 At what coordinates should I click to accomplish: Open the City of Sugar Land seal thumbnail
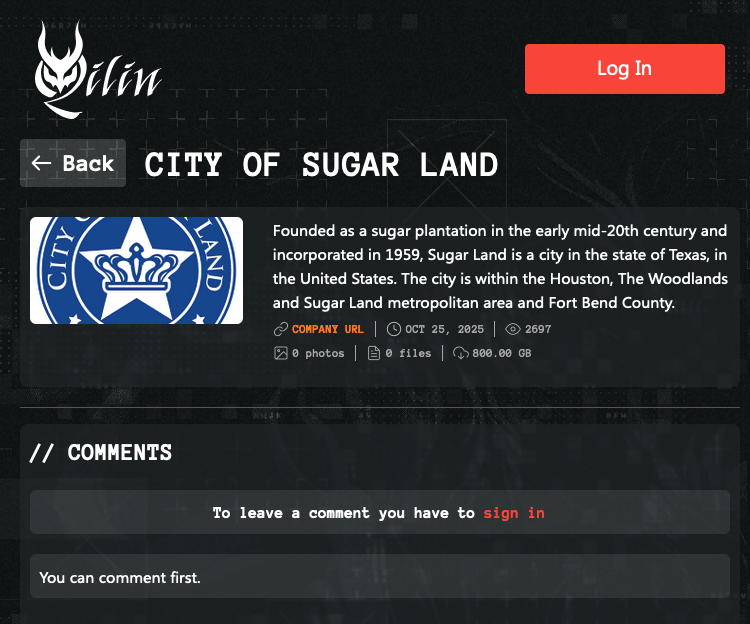coord(136,270)
